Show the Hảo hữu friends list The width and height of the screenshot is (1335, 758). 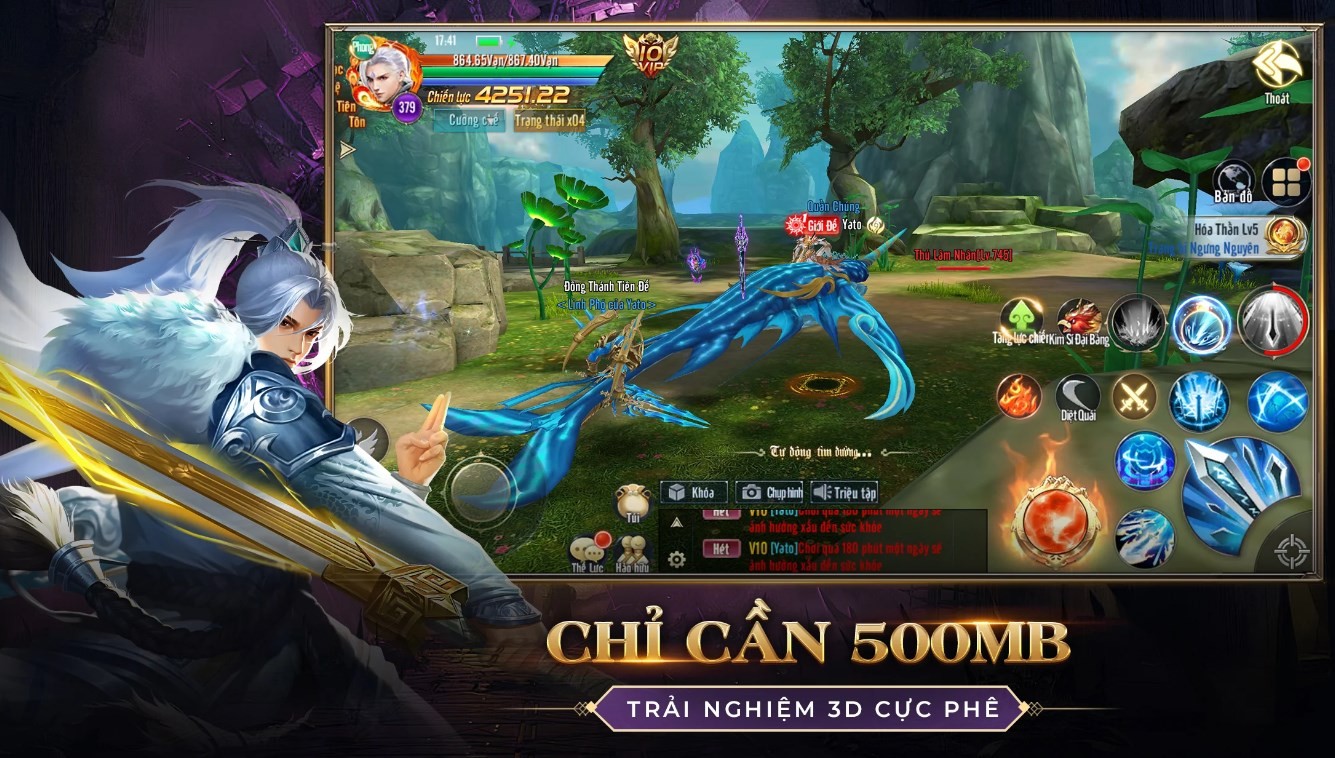click(x=633, y=554)
